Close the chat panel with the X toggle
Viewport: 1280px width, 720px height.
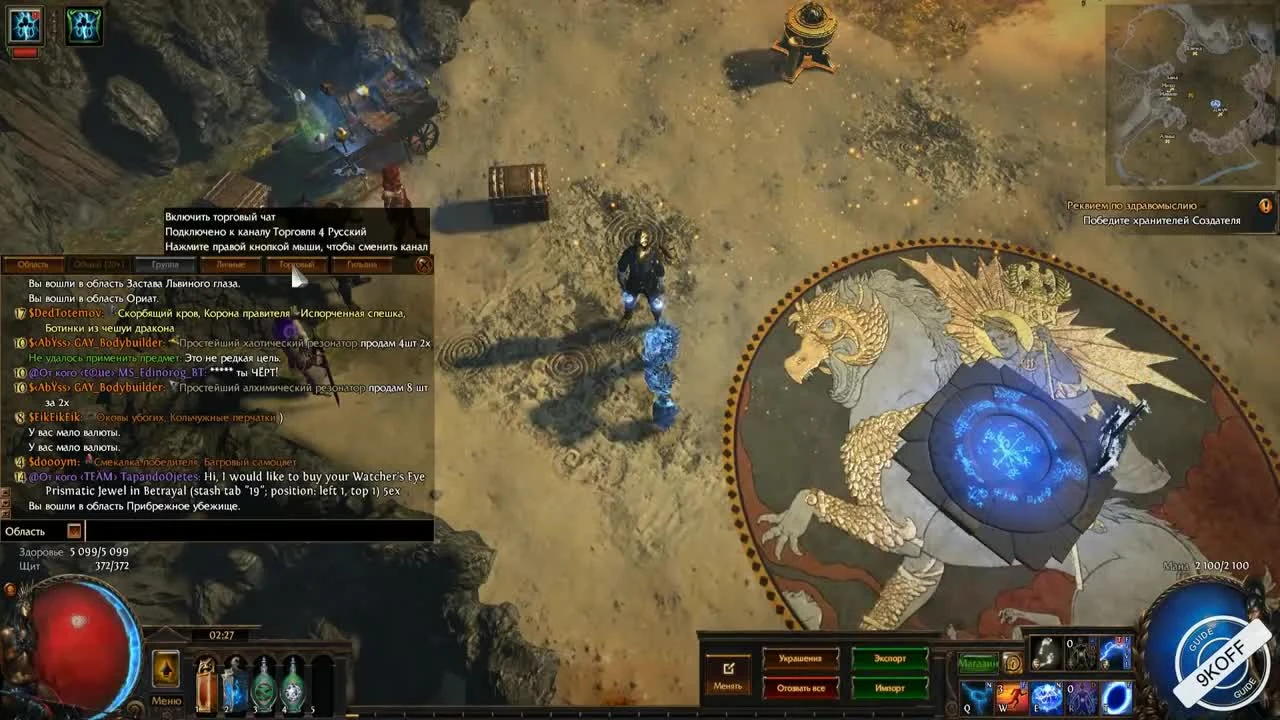(424, 264)
